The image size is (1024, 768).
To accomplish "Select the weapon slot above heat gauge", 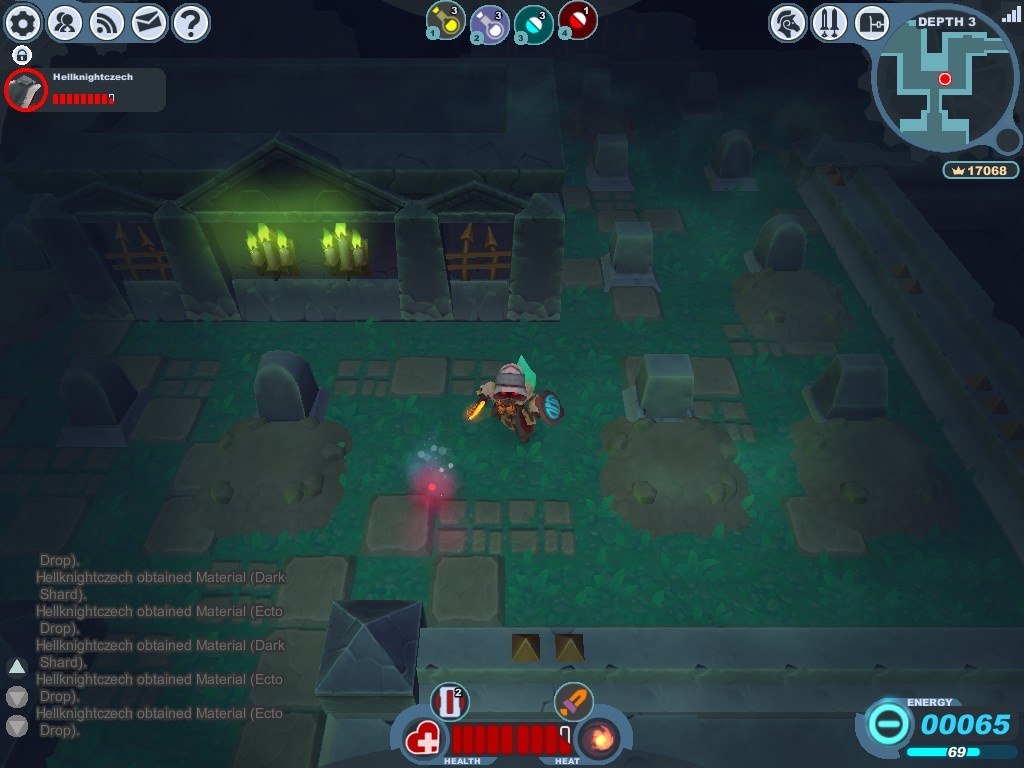I will click(573, 701).
